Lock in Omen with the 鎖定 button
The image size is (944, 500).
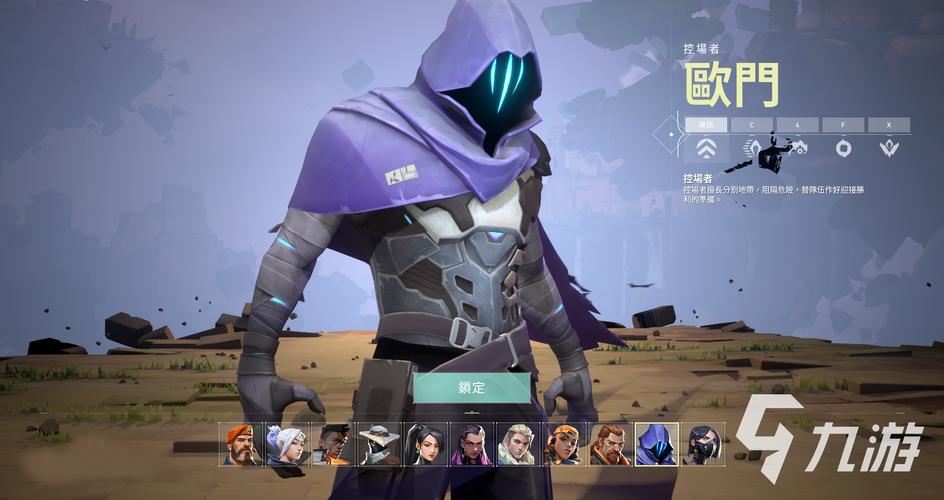click(x=471, y=387)
